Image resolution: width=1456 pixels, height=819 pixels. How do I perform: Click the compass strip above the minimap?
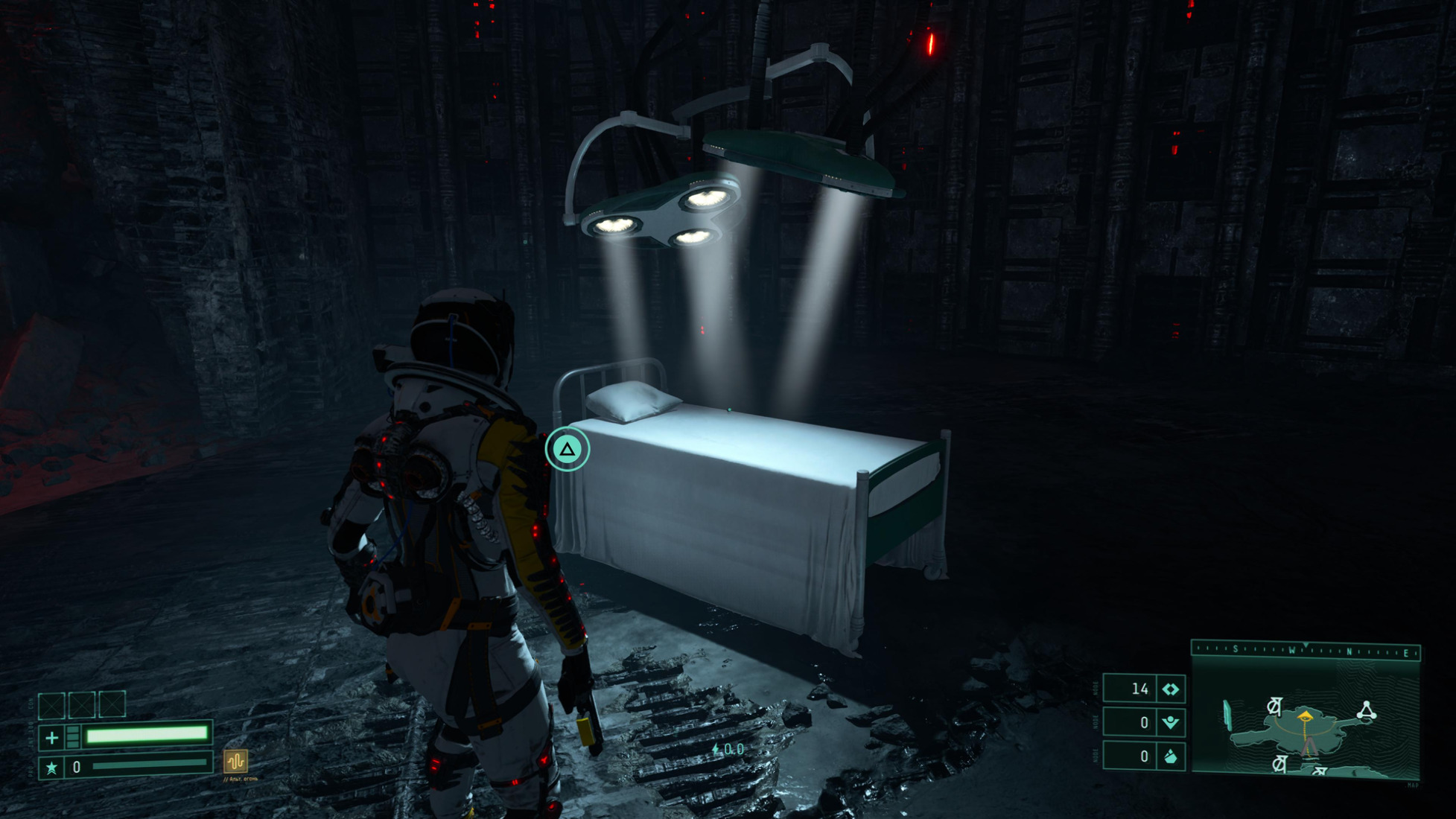1306,651
